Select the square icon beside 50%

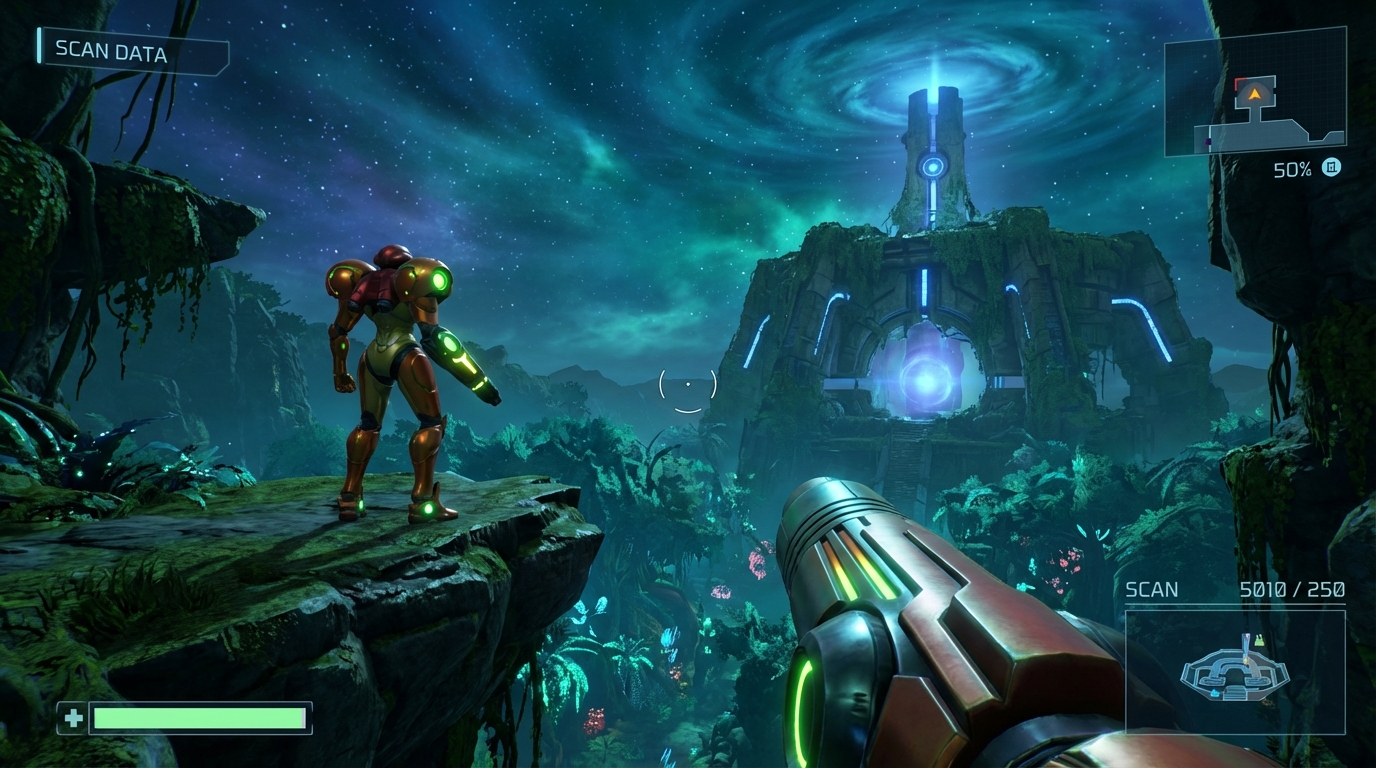point(1331,168)
